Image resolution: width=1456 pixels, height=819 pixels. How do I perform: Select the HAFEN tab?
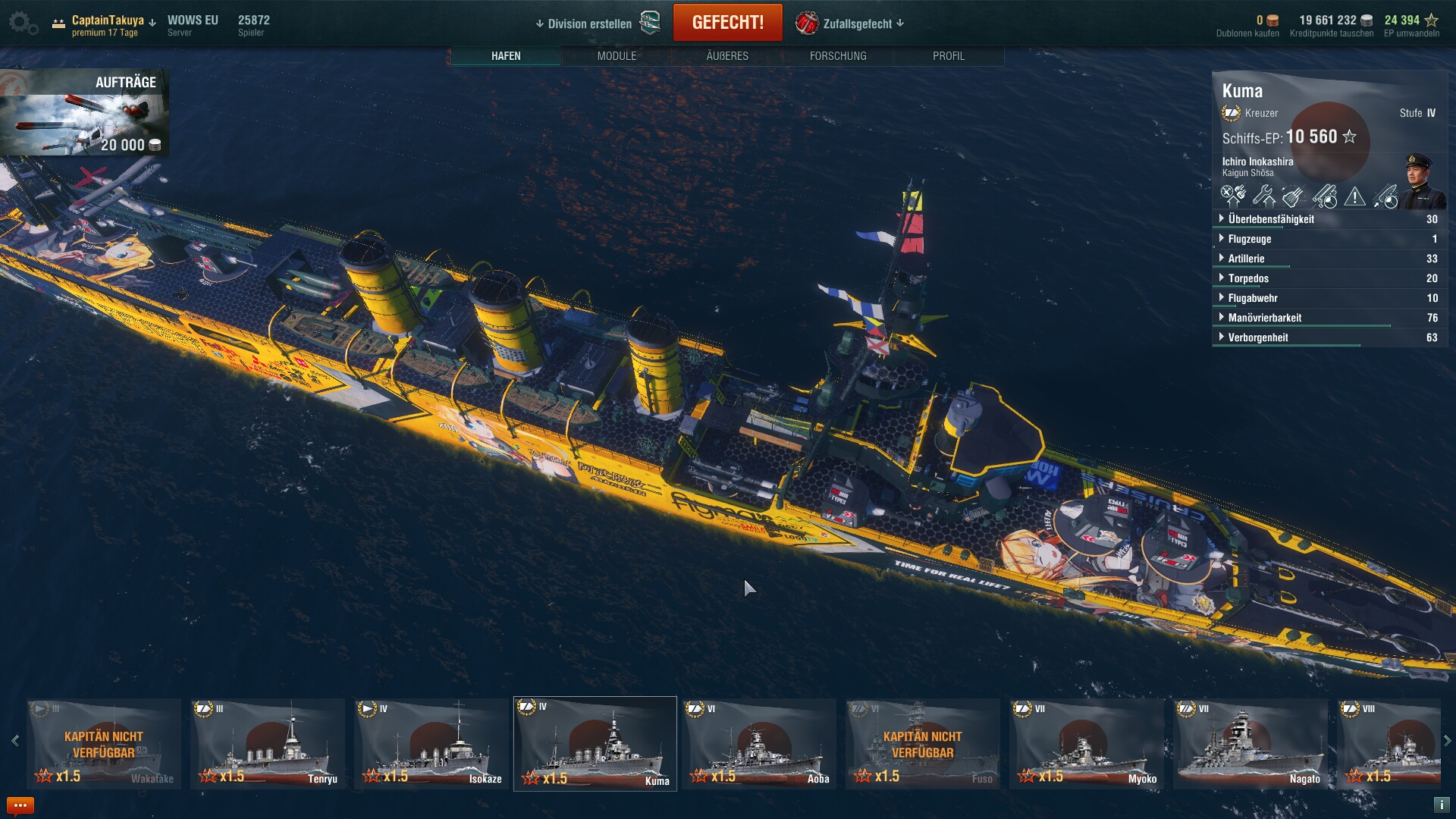(x=506, y=56)
